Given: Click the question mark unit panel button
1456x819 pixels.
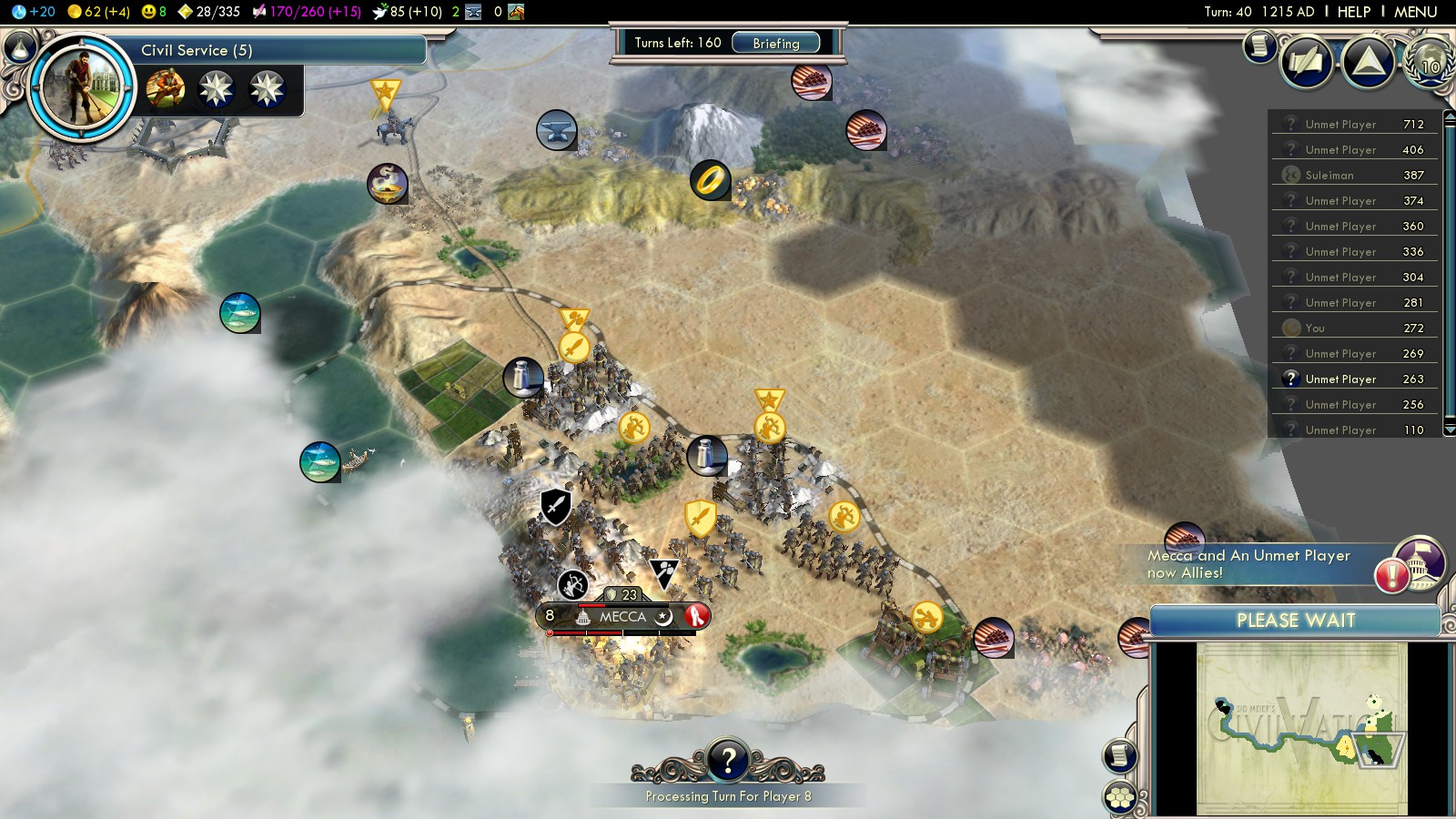Looking at the screenshot, I should [x=727, y=759].
